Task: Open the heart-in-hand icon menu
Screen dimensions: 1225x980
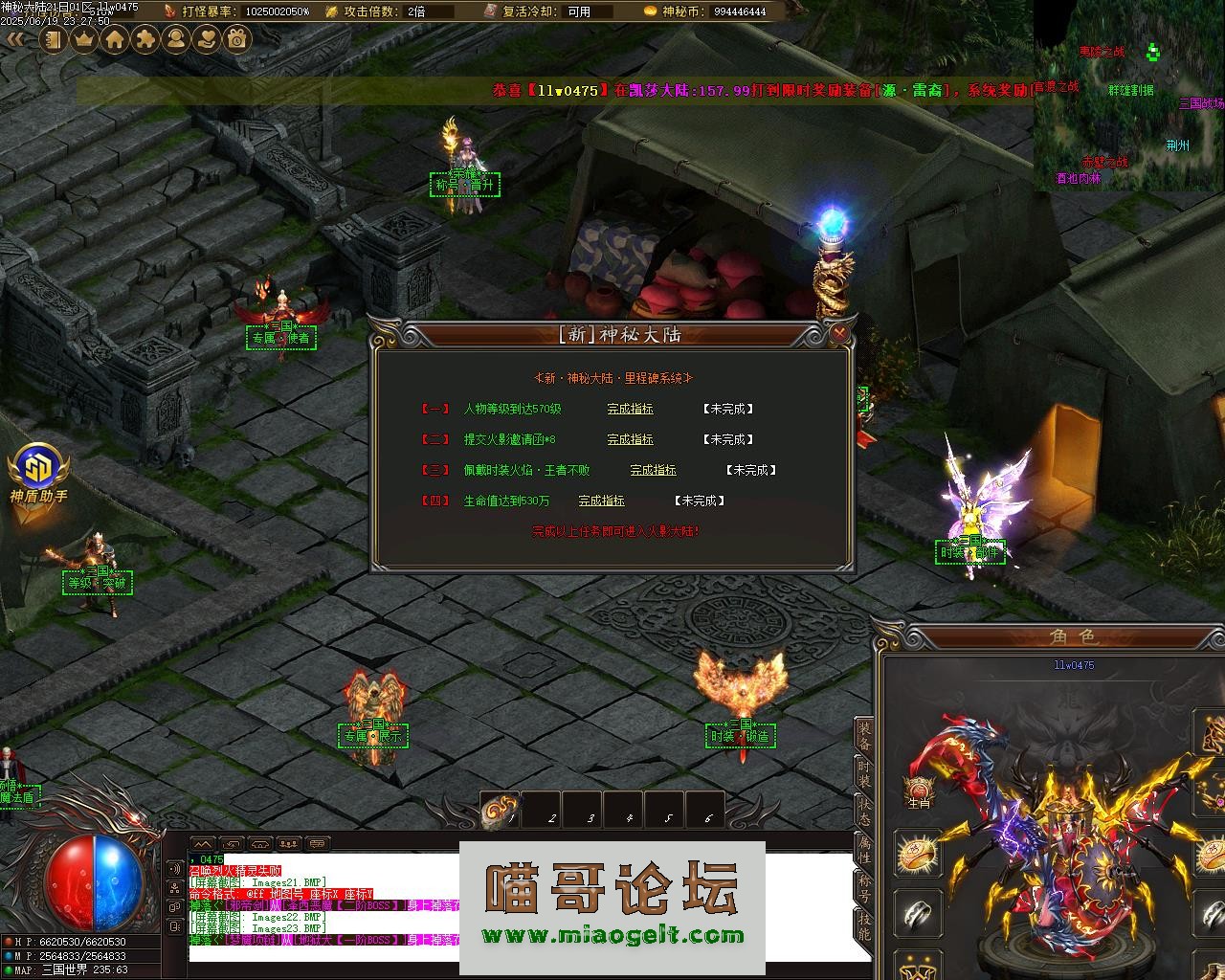Action: point(207,39)
